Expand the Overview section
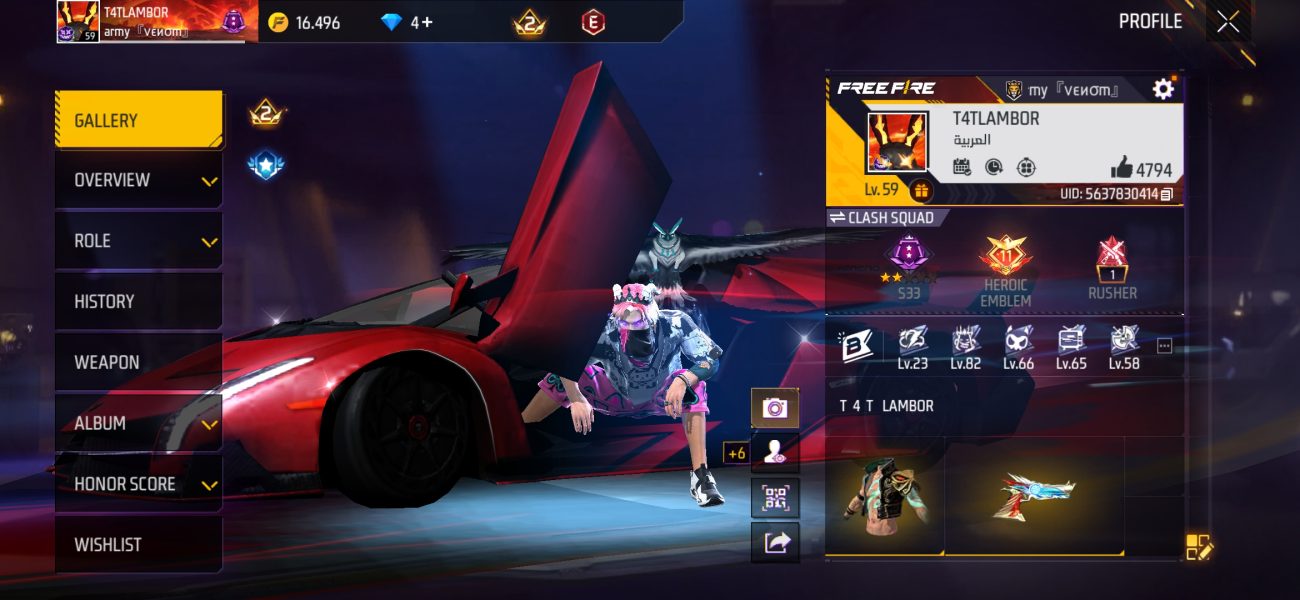The height and width of the screenshot is (600, 1300). click(x=138, y=180)
